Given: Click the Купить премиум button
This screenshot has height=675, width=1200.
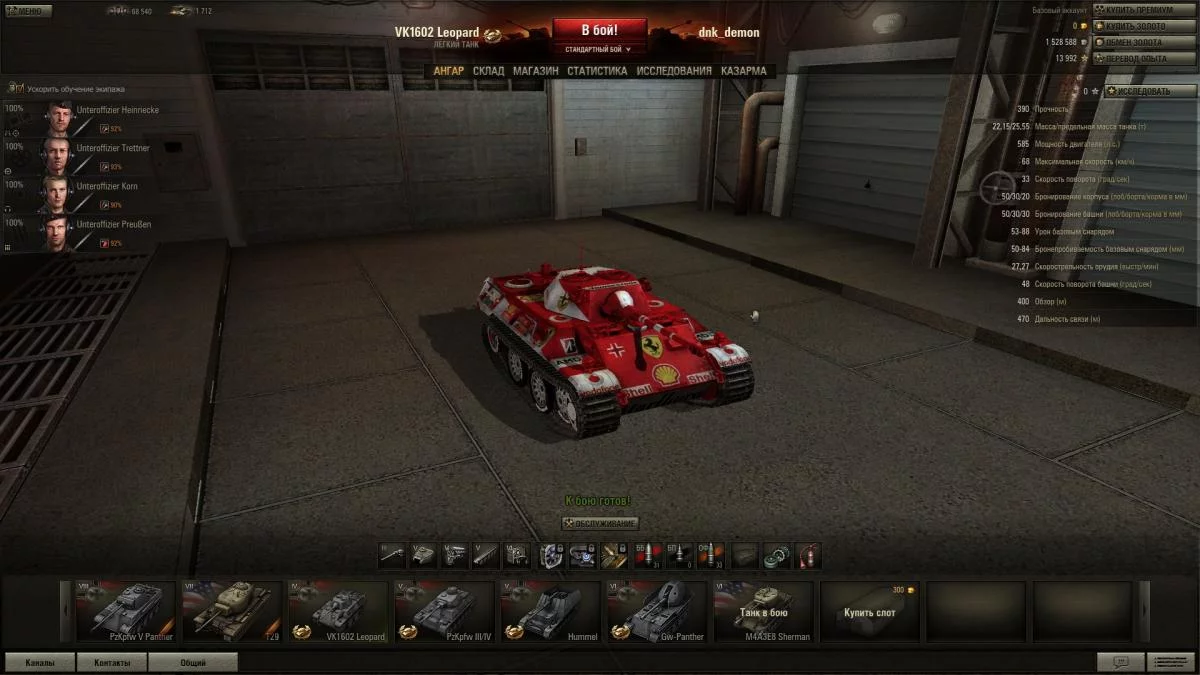Looking at the screenshot, I should pos(1145,10).
